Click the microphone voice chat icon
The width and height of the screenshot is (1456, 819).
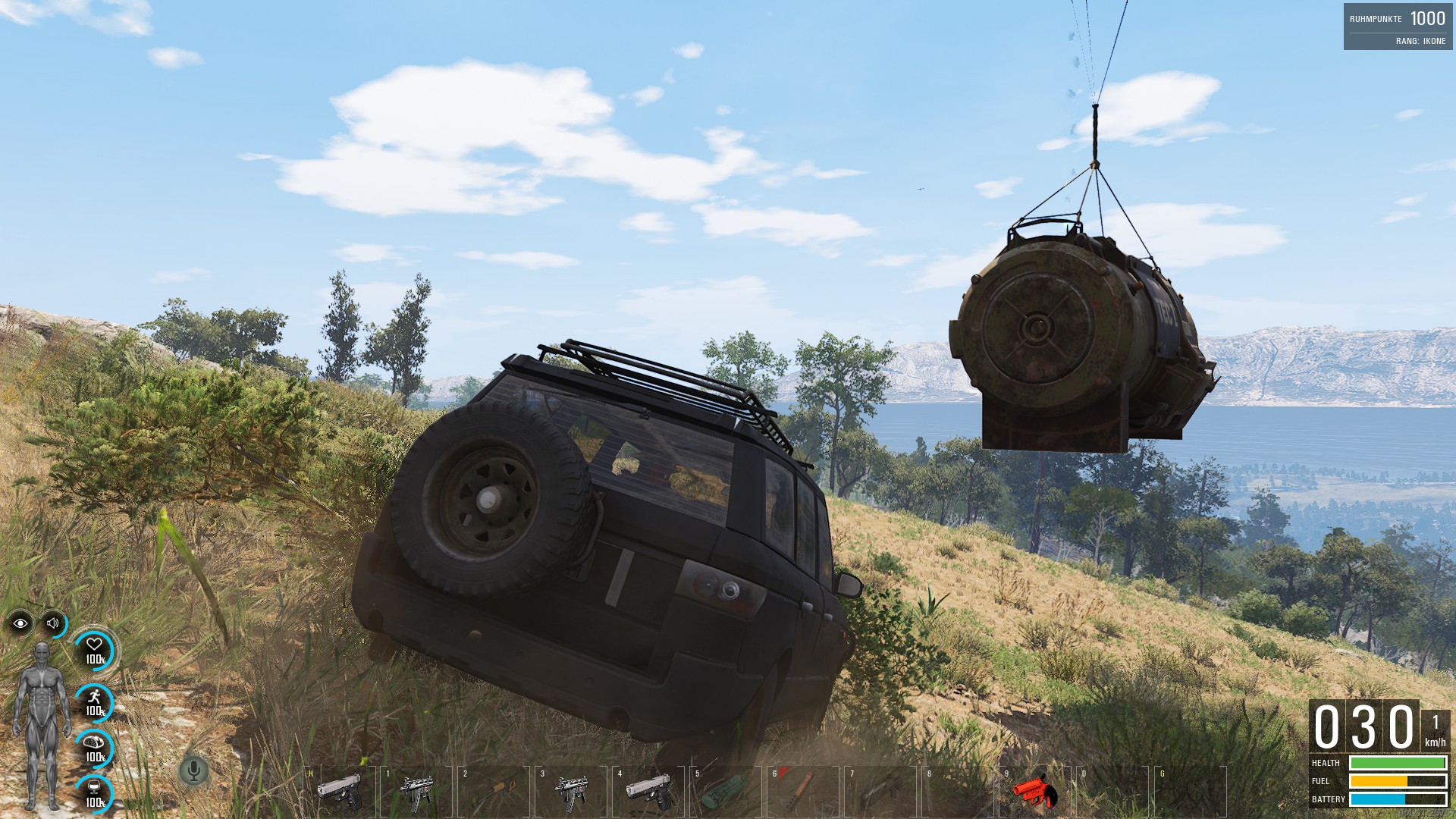pos(193,771)
